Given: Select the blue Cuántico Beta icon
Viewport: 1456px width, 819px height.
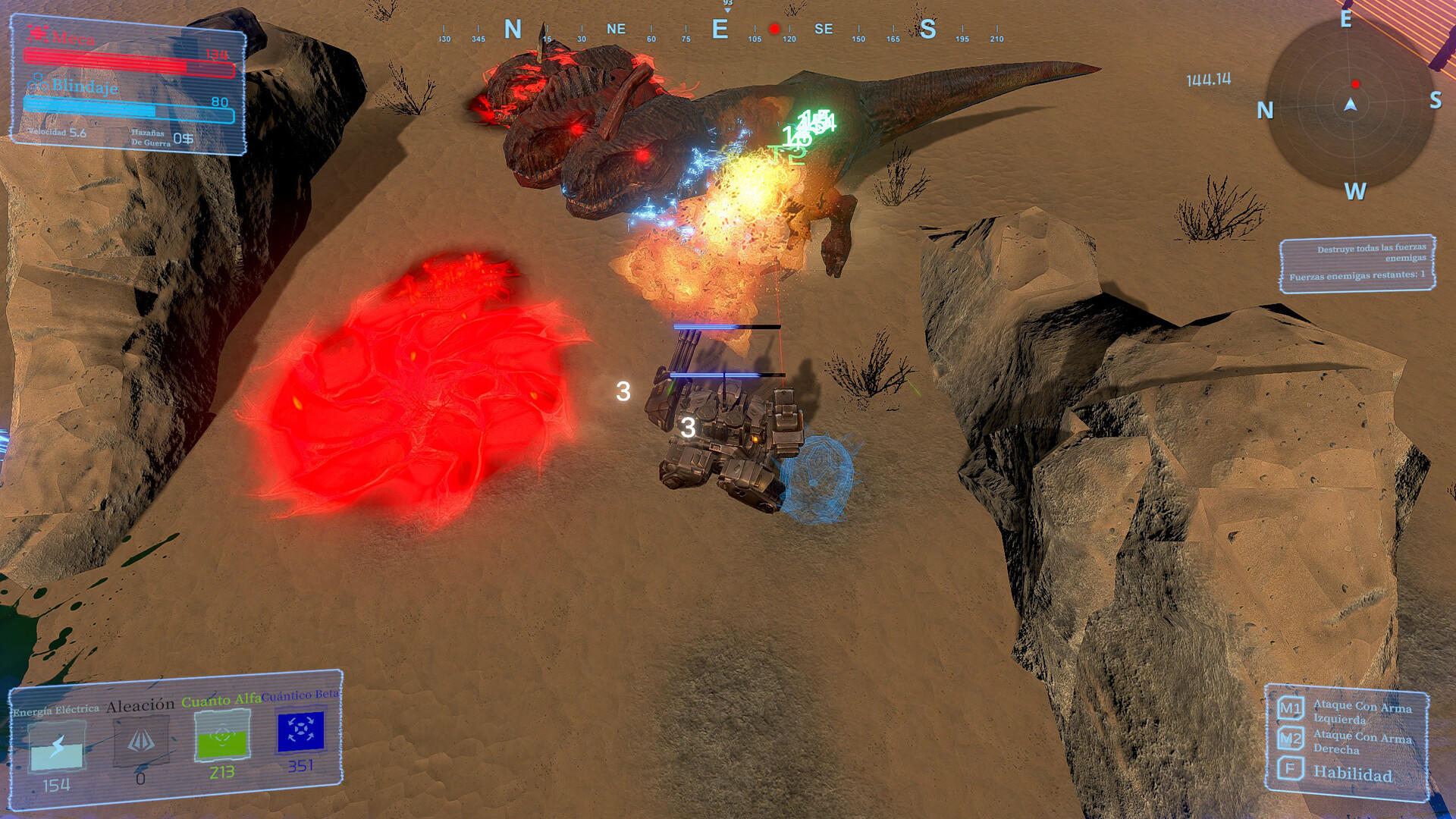Looking at the screenshot, I should [301, 731].
